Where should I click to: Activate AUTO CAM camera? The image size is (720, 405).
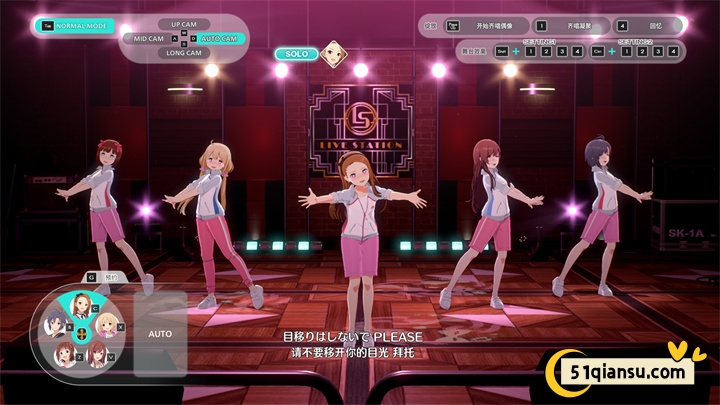(x=219, y=38)
